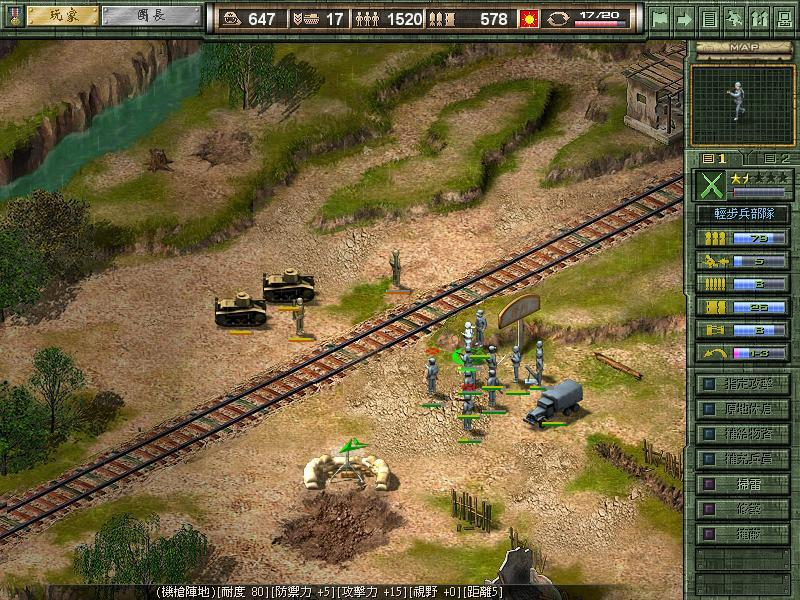Click the running soldier toolbar icon
Image resolution: width=800 pixels, height=600 pixels.
(734, 18)
